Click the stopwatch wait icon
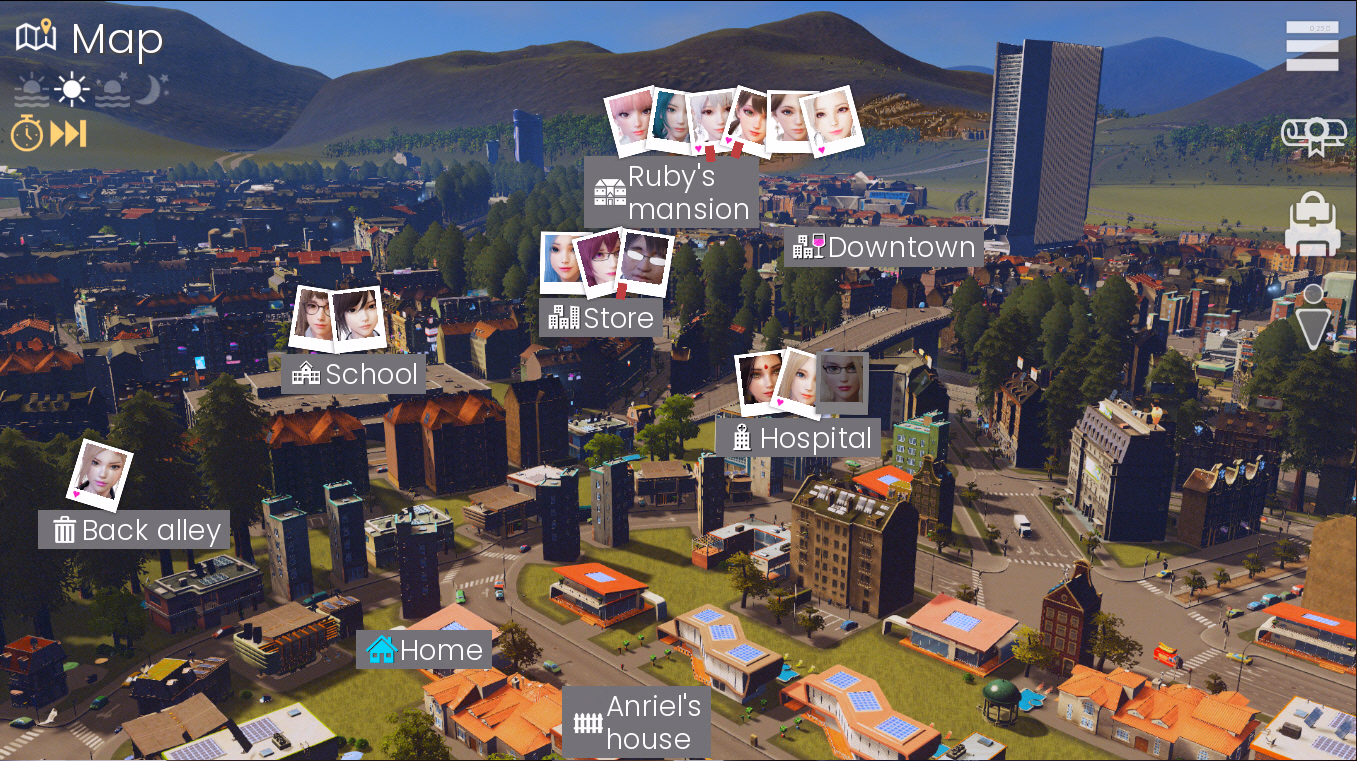 tap(27, 133)
